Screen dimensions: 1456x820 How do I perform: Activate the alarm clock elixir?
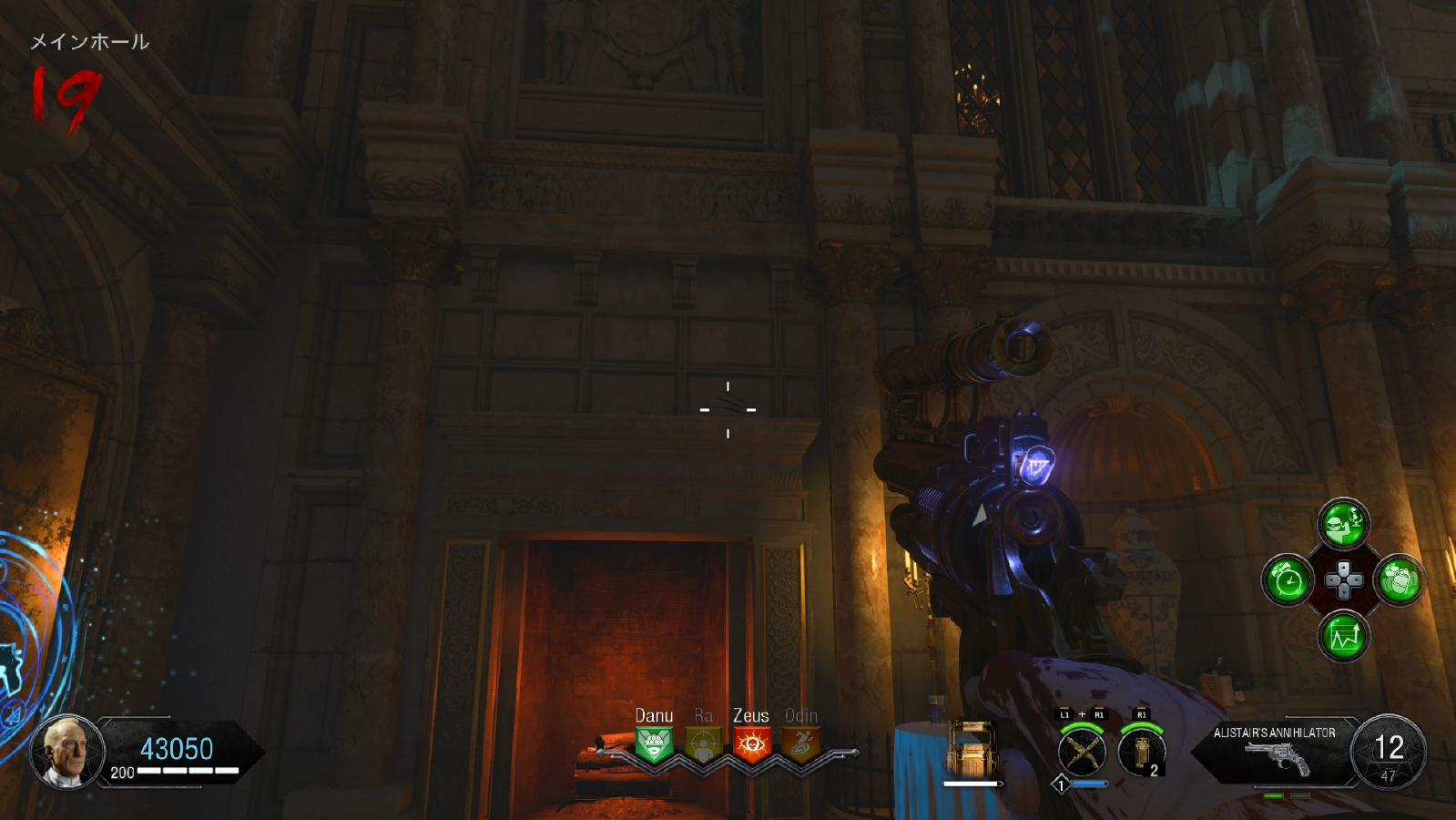click(x=1288, y=579)
